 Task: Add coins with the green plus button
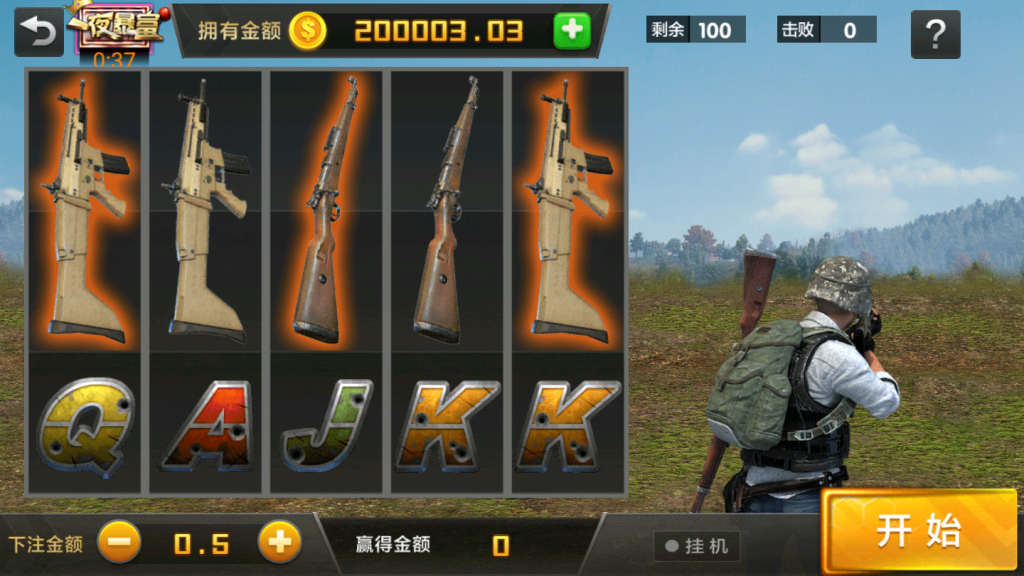[572, 31]
